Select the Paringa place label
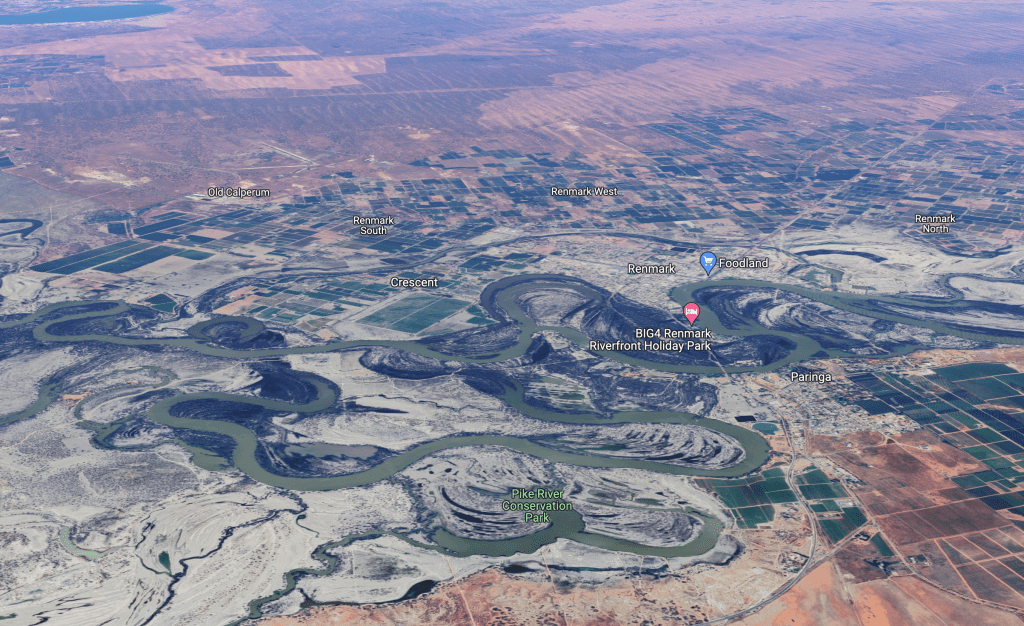Screen dimensions: 1024x626 tap(811, 377)
